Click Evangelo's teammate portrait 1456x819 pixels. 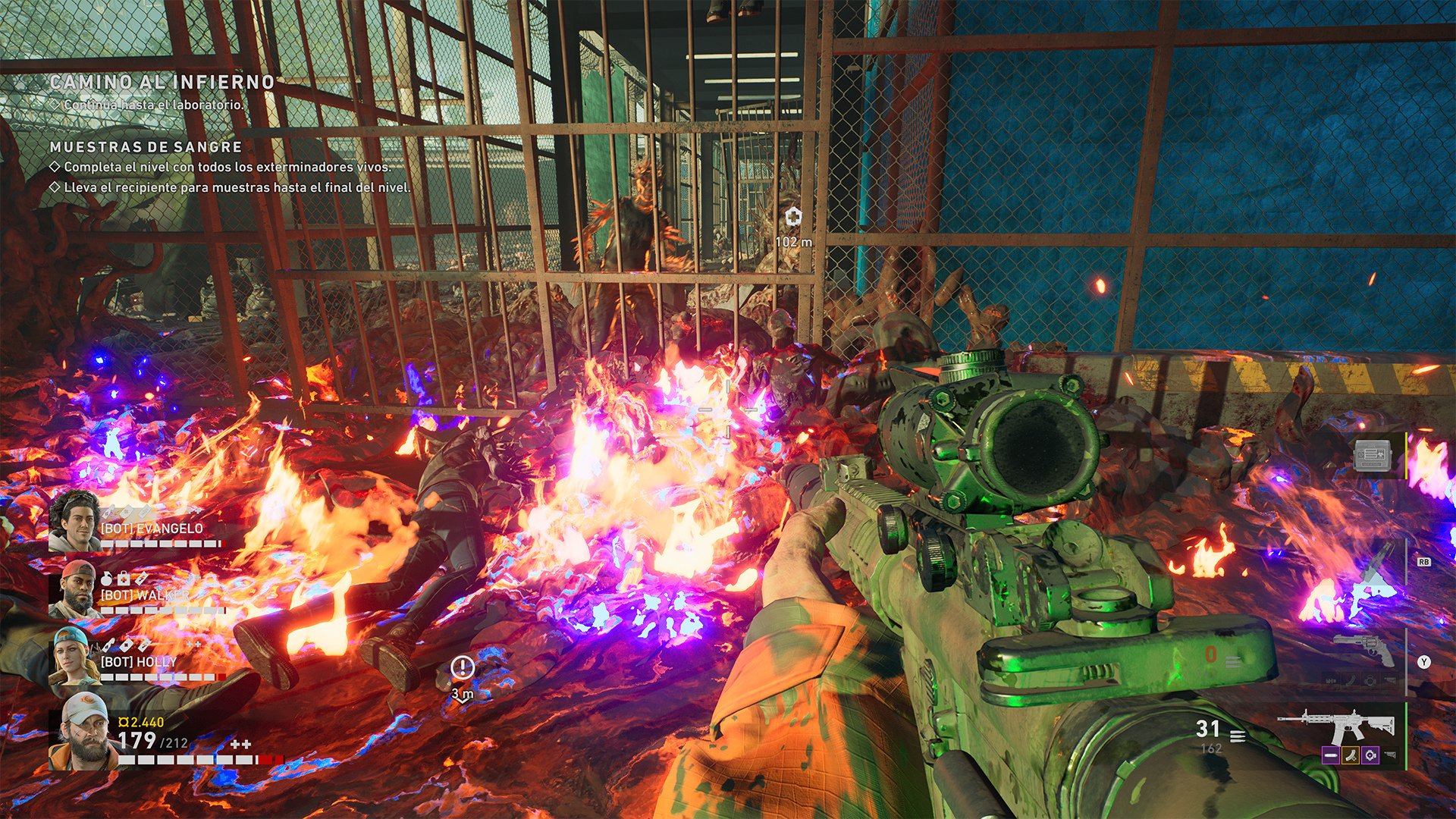click(74, 519)
